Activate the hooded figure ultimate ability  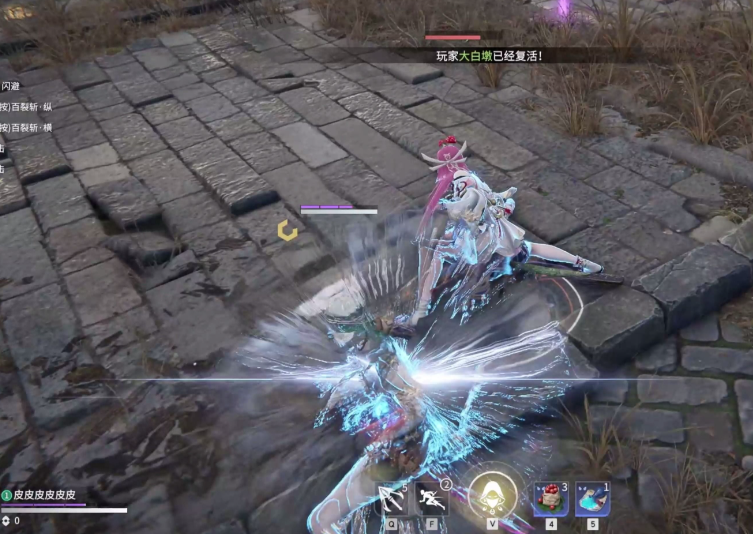[492, 495]
